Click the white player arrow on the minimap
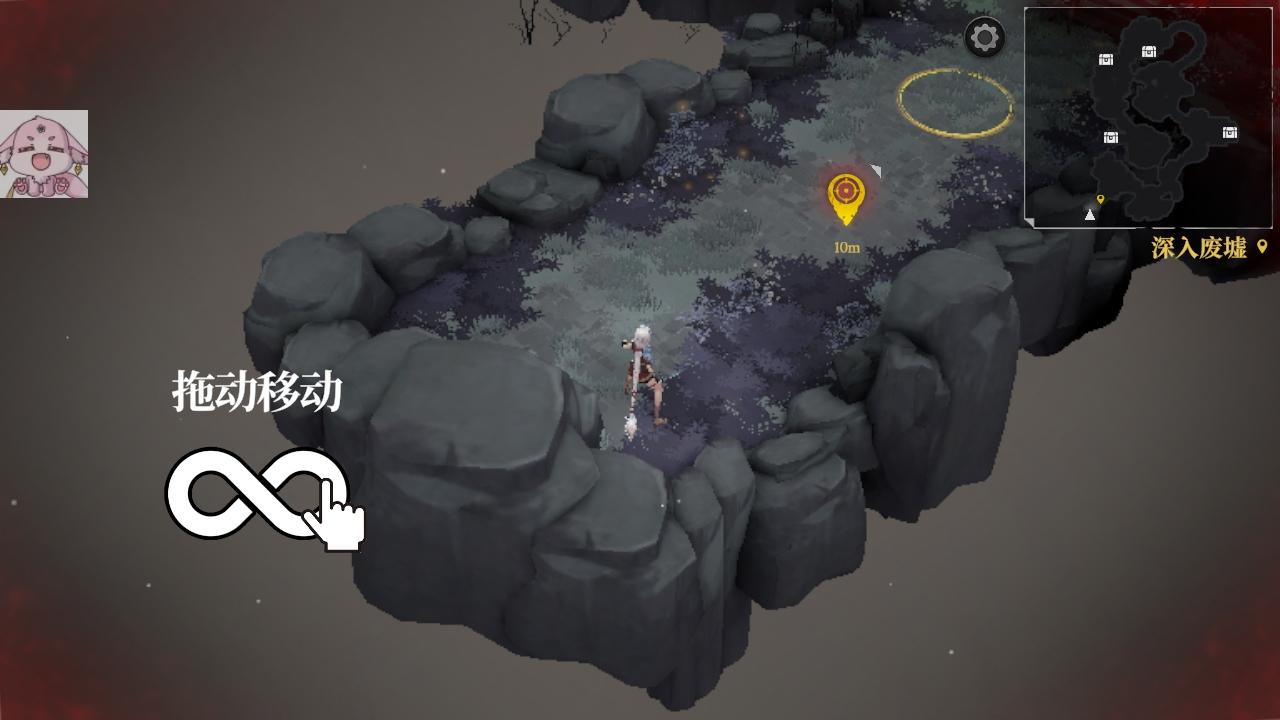Image resolution: width=1280 pixels, height=720 pixels. point(1090,213)
